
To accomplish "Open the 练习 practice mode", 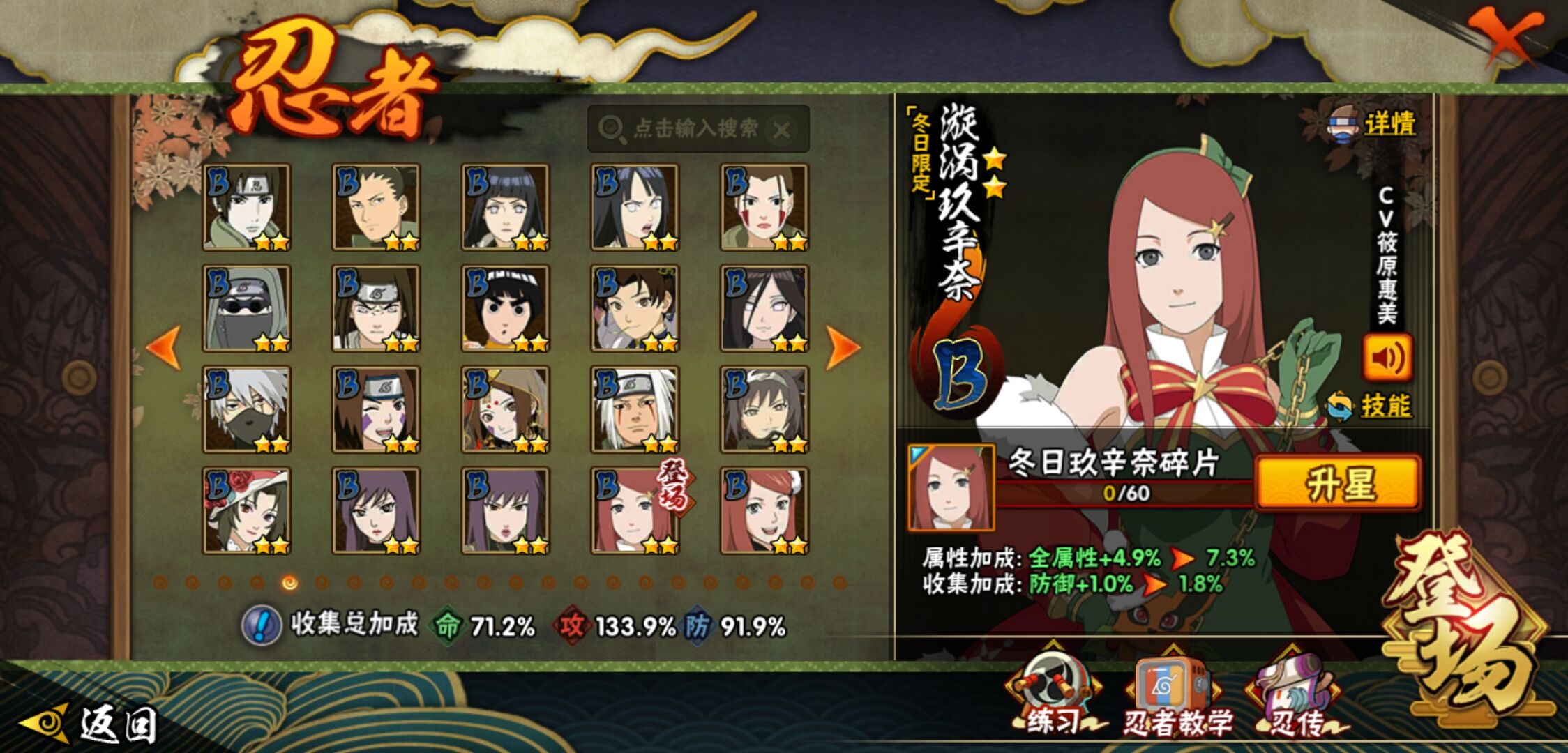I will coord(1055,697).
